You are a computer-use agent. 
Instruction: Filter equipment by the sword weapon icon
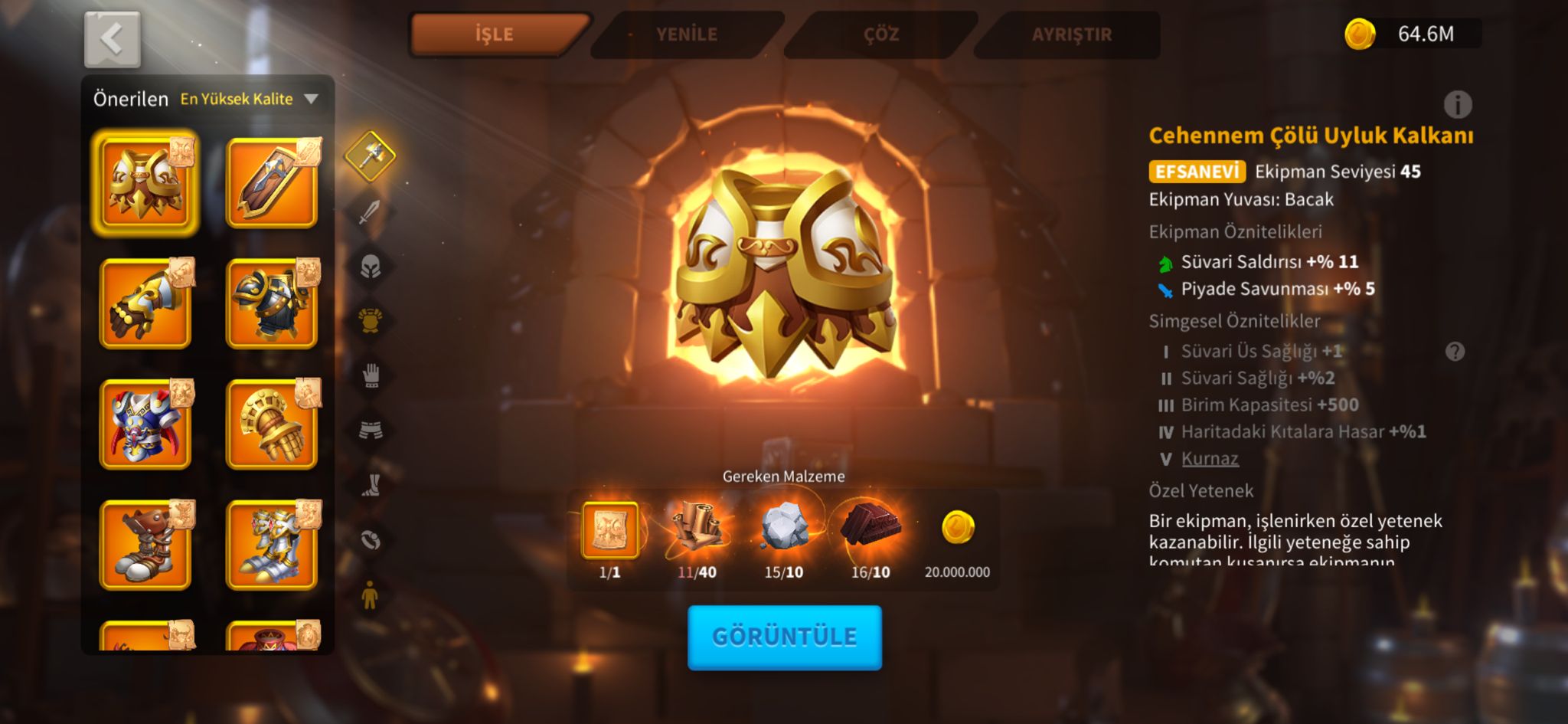(x=370, y=211)
